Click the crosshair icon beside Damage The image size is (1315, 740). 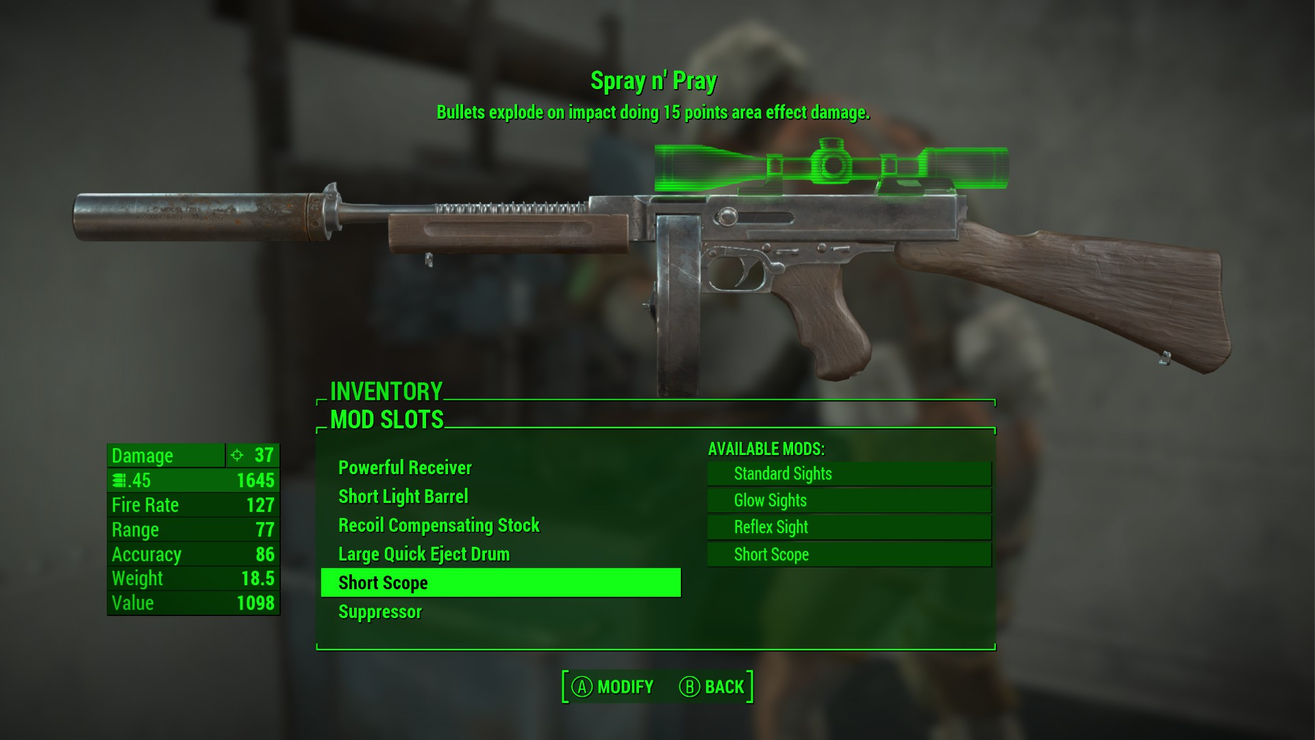click(x=235, y=455)
